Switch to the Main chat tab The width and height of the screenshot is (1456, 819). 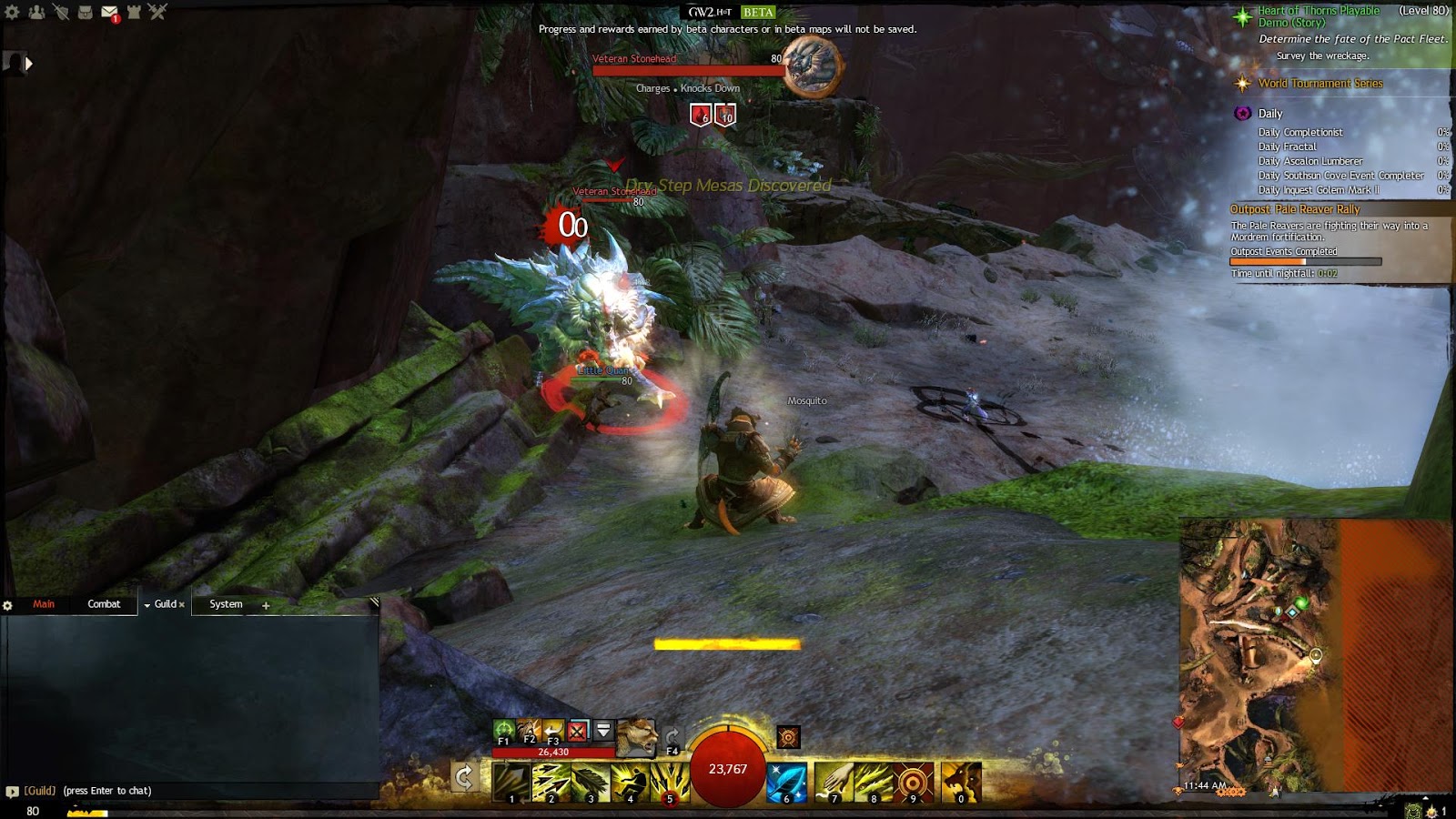(x=44, y=604)
